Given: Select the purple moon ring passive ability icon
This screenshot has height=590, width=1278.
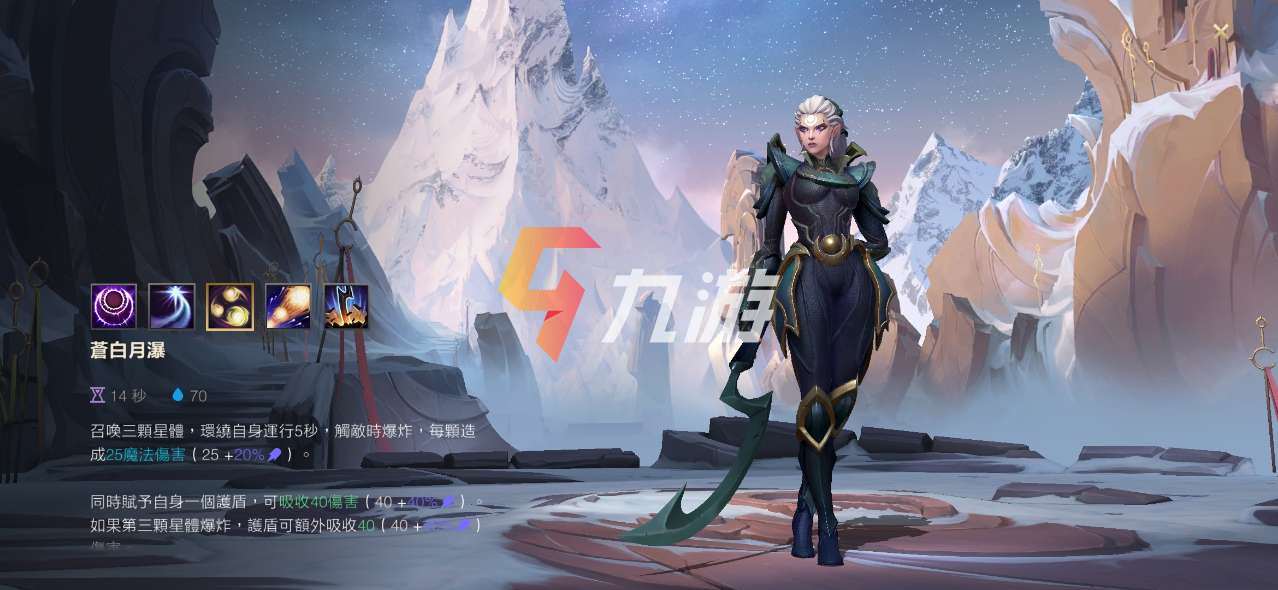Looking at the screenshot, I should click(114, 306).
